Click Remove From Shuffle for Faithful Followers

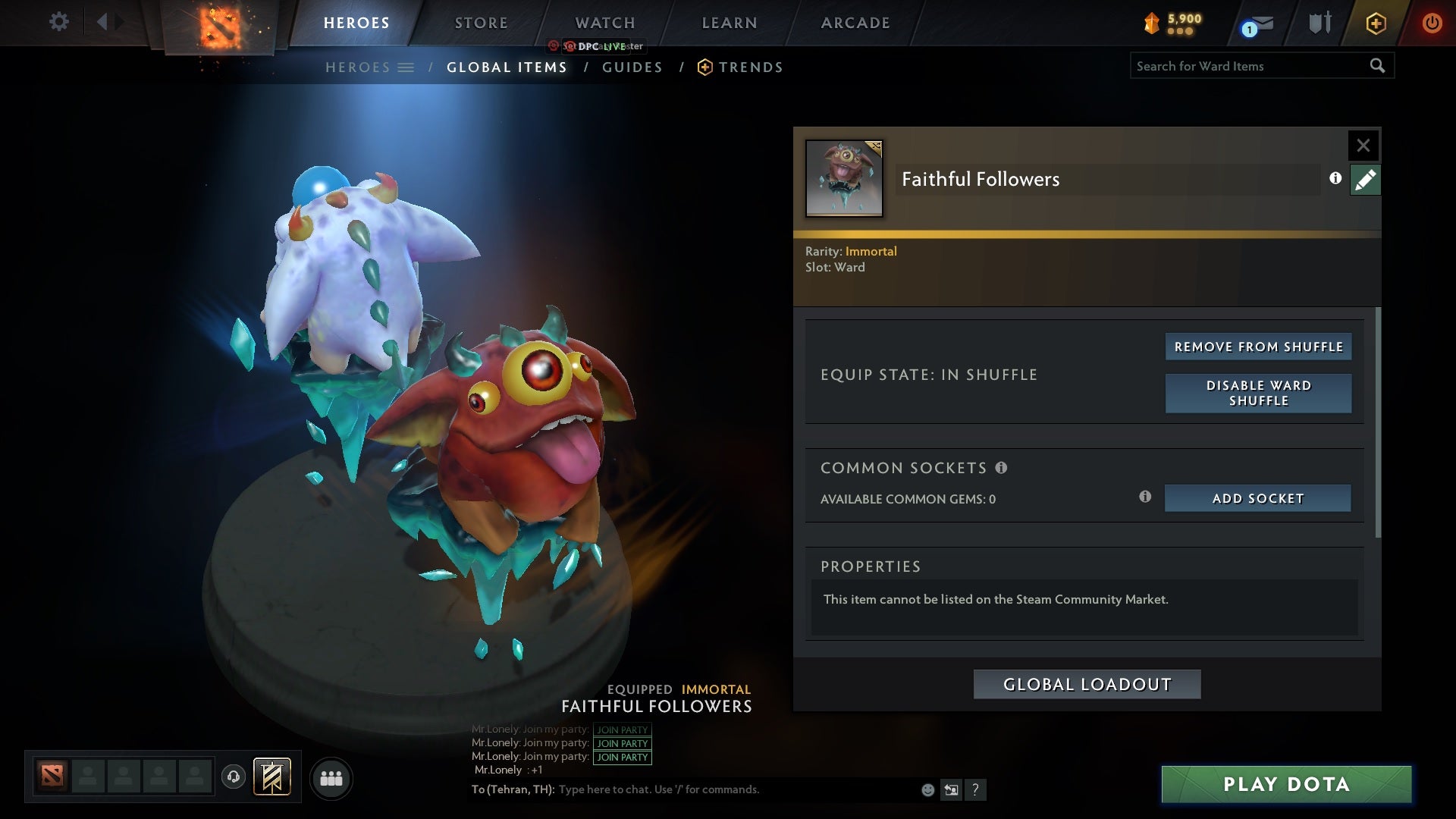(x=1257, y=346)
